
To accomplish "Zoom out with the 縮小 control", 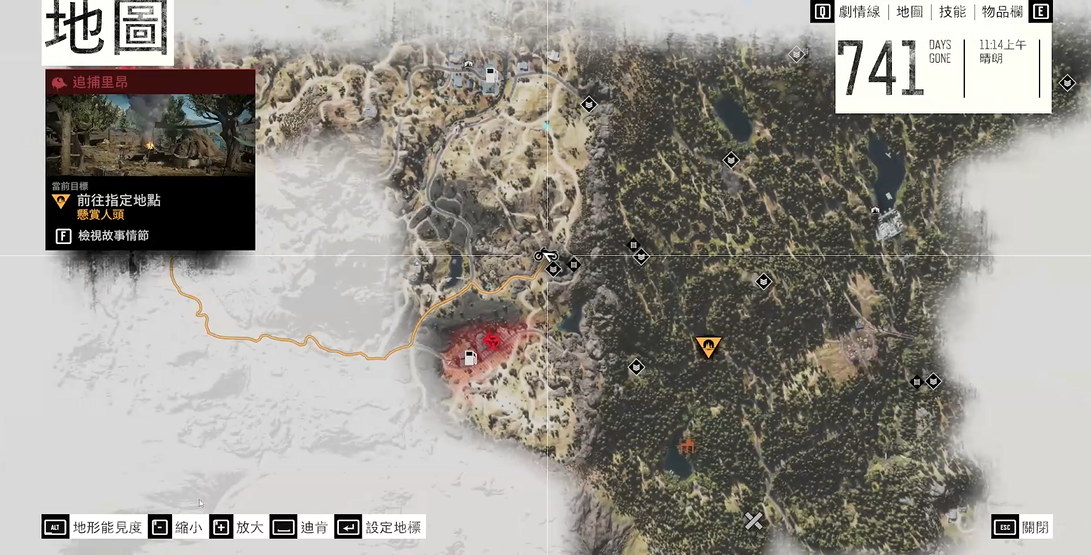I will [176, 527].
